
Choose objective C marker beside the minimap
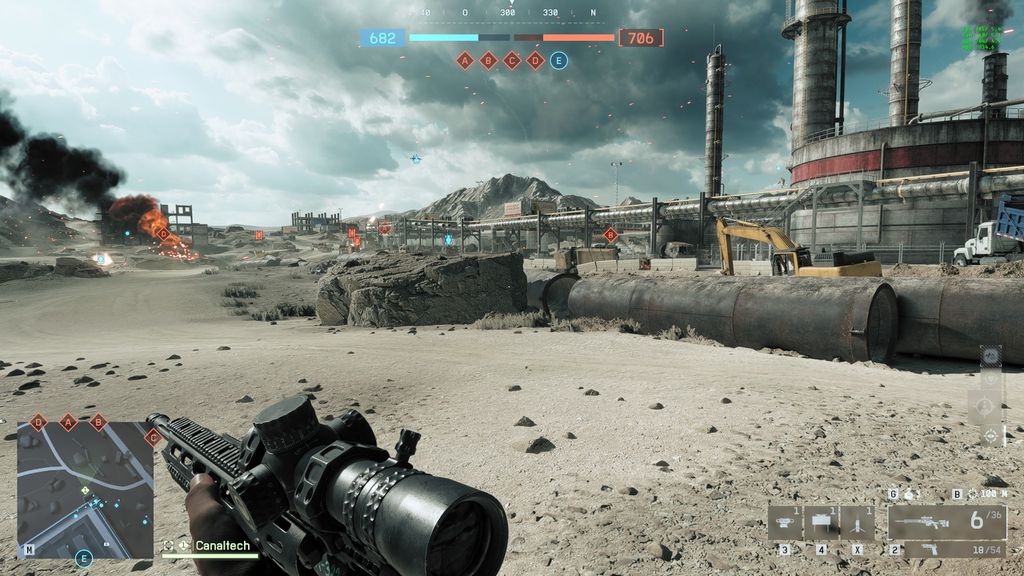coord(153,437)
